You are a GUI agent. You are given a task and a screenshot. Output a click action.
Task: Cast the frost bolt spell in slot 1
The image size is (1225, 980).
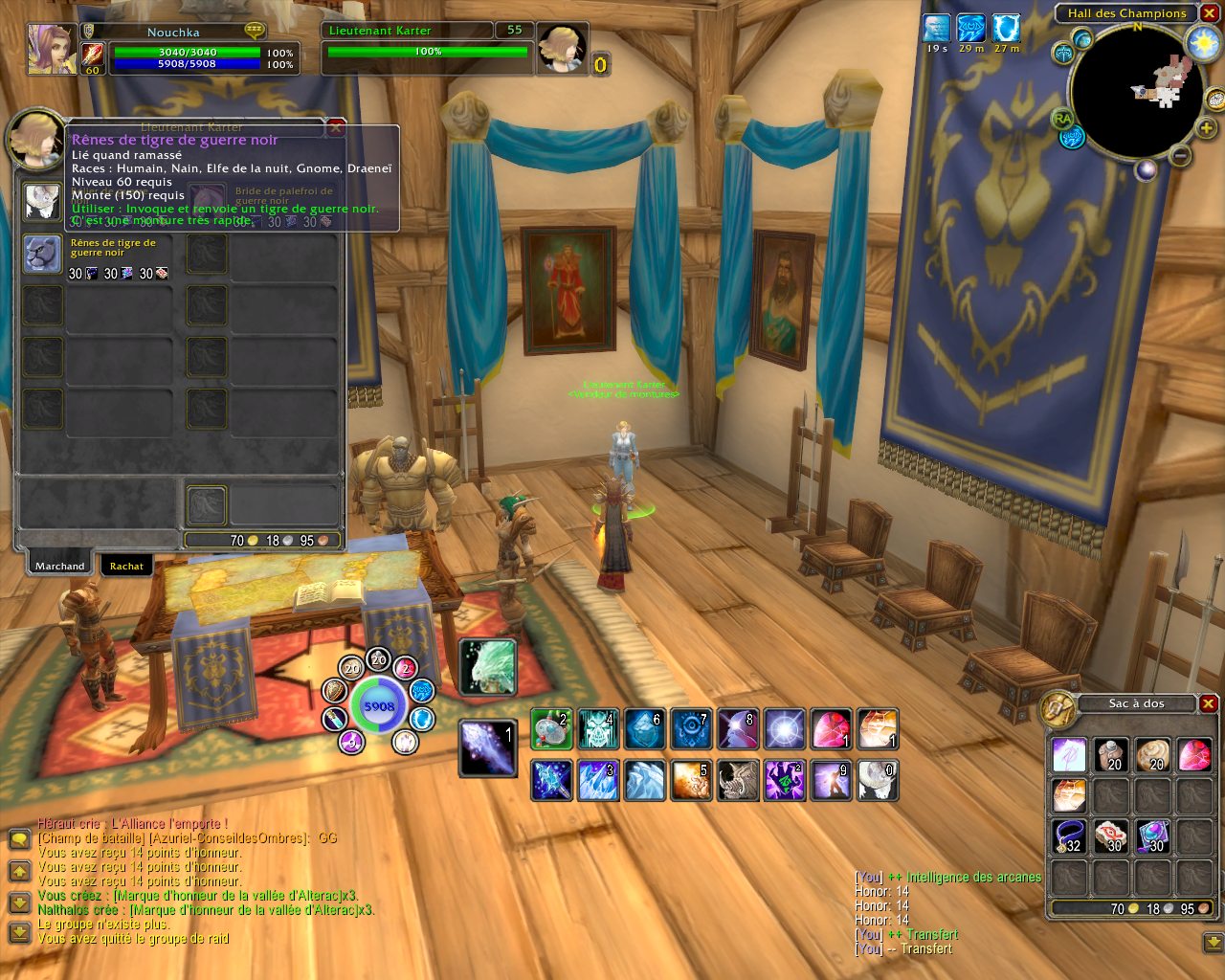(x=487, y=748)
